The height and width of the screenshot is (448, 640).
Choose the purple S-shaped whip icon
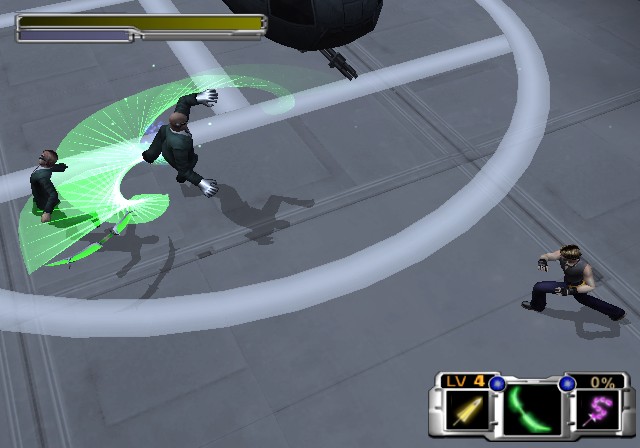(x=598, y=411)
